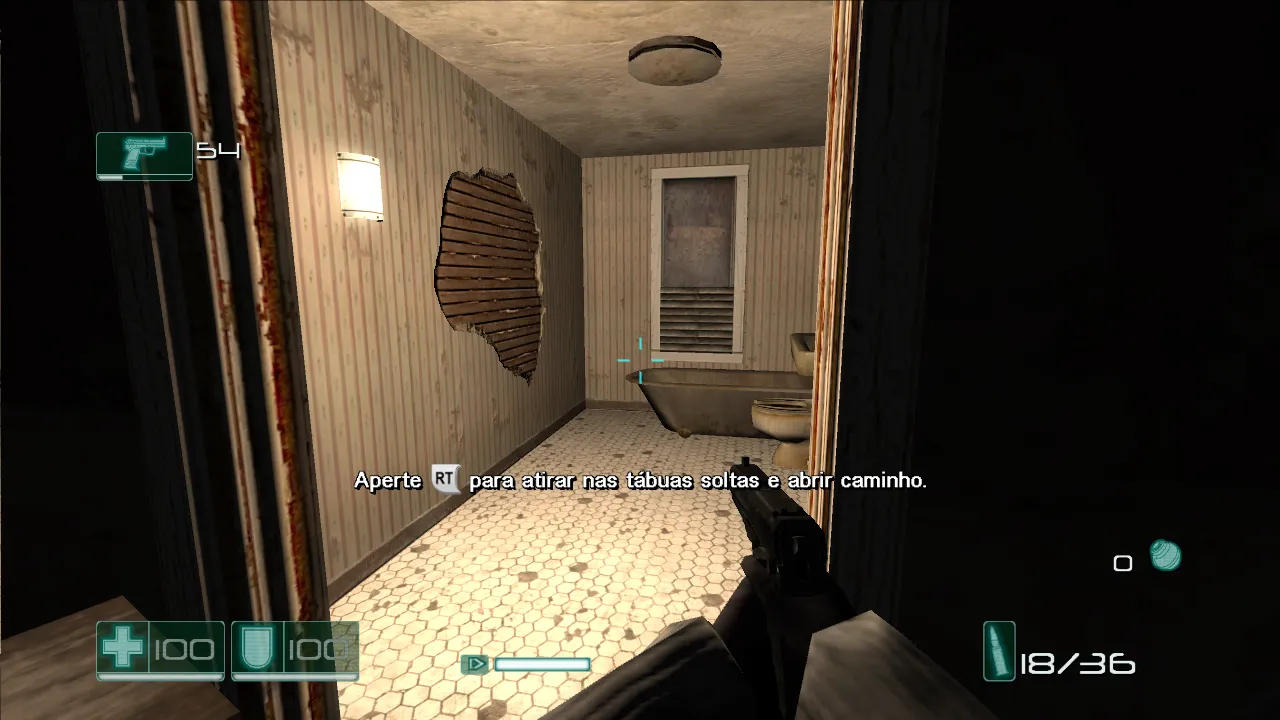Click the bullet ammo icon
The image size is (1280, 720).
(x=999, y=651)
